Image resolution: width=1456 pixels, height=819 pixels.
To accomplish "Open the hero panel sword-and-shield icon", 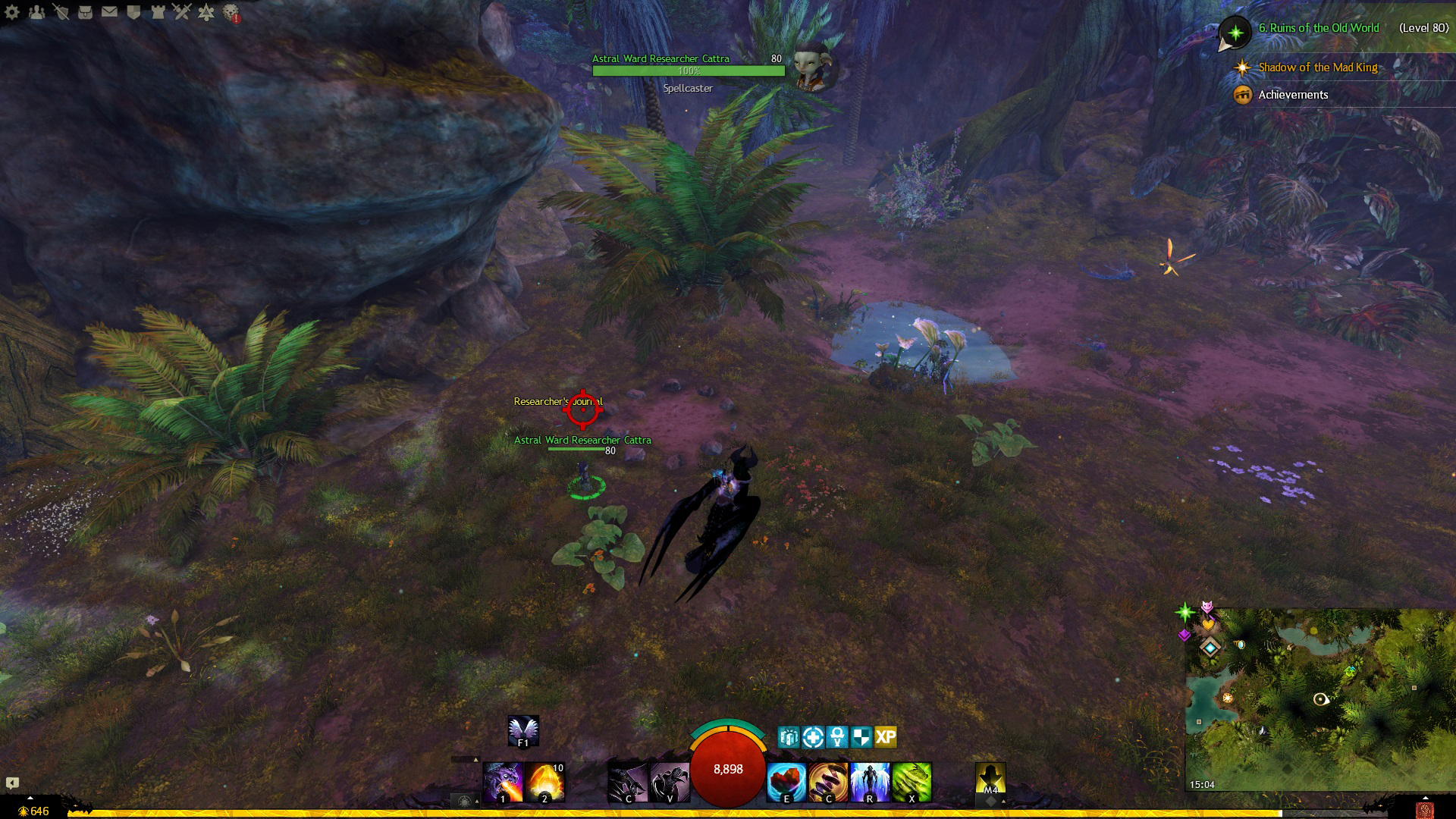I will [x=61, y=12].
